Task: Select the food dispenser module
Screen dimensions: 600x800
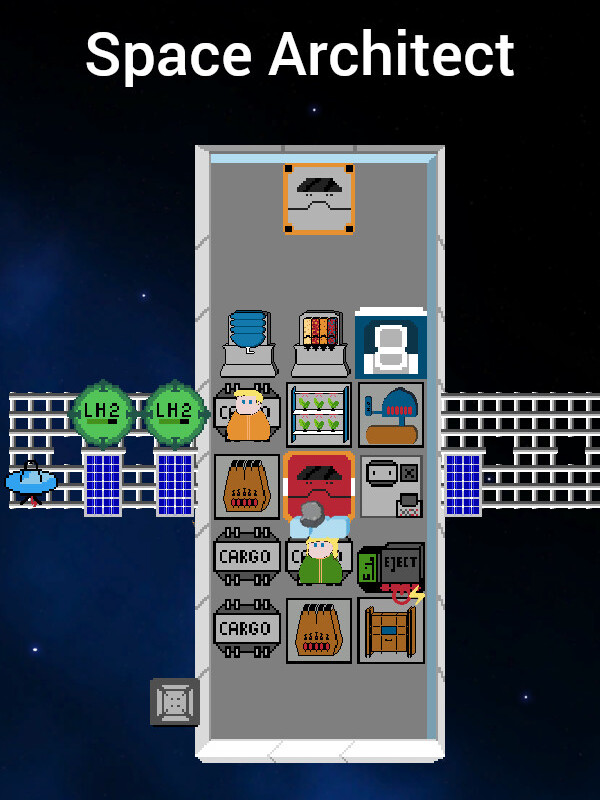Action: 319,342
